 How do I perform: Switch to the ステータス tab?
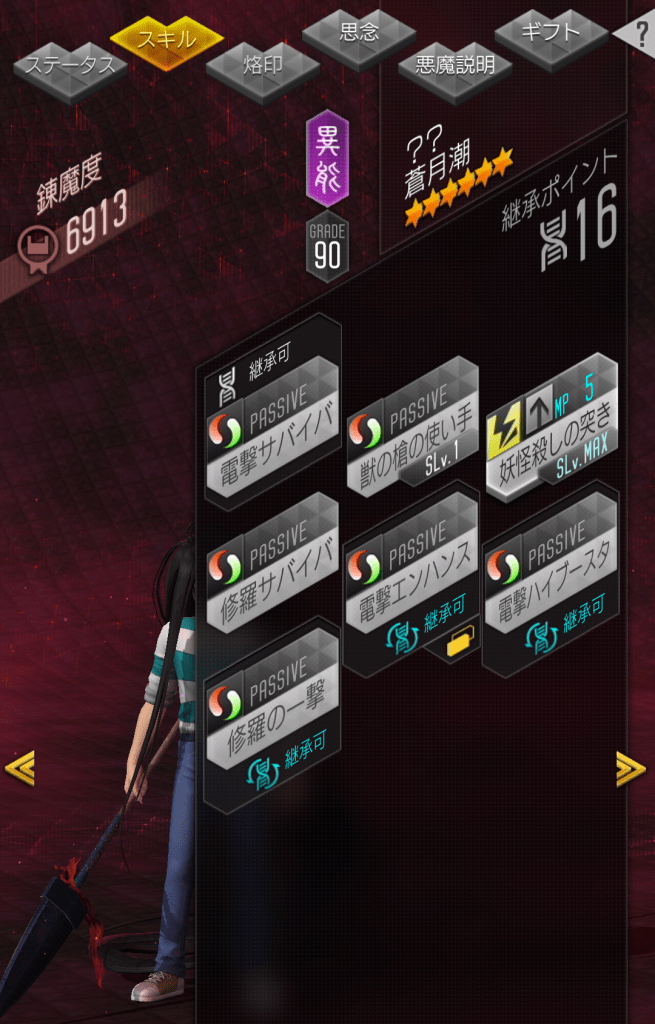[x=69, y=67]
